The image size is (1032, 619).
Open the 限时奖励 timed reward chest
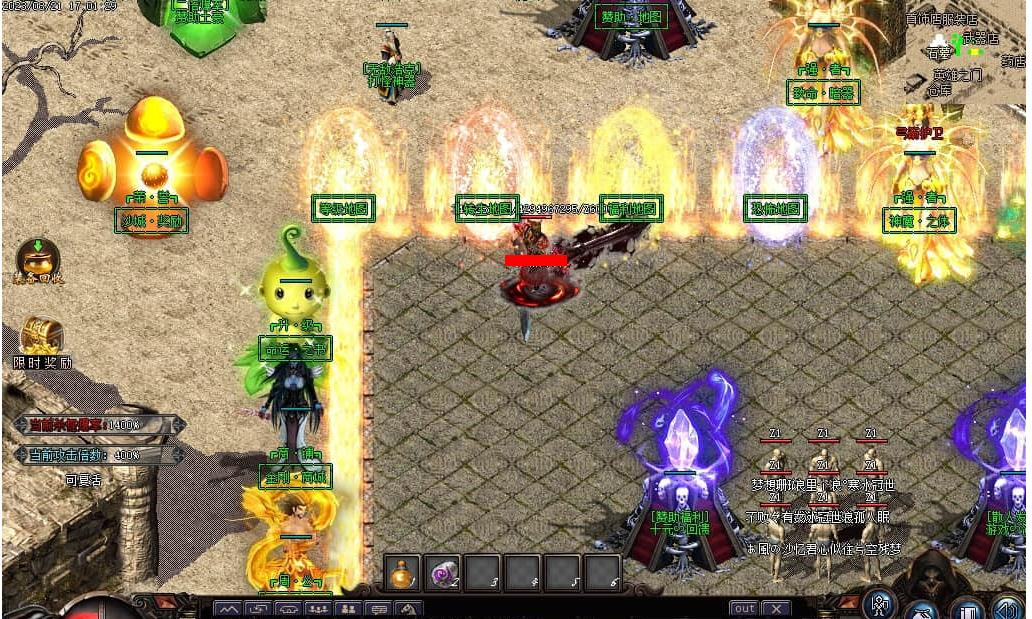(x=42, y=337)
